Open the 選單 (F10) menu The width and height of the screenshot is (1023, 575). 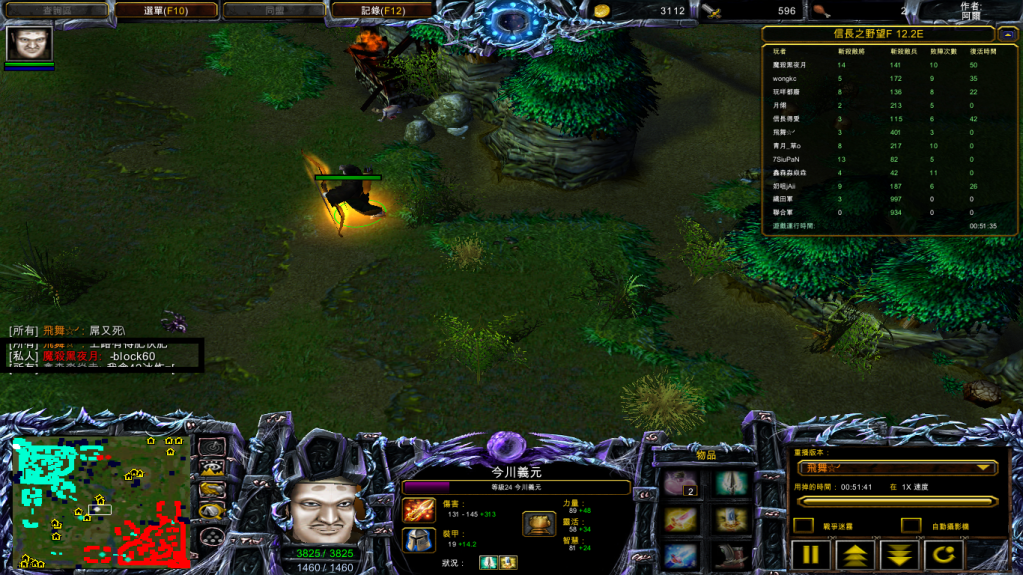pyautogui.click(x=166, y=11)
